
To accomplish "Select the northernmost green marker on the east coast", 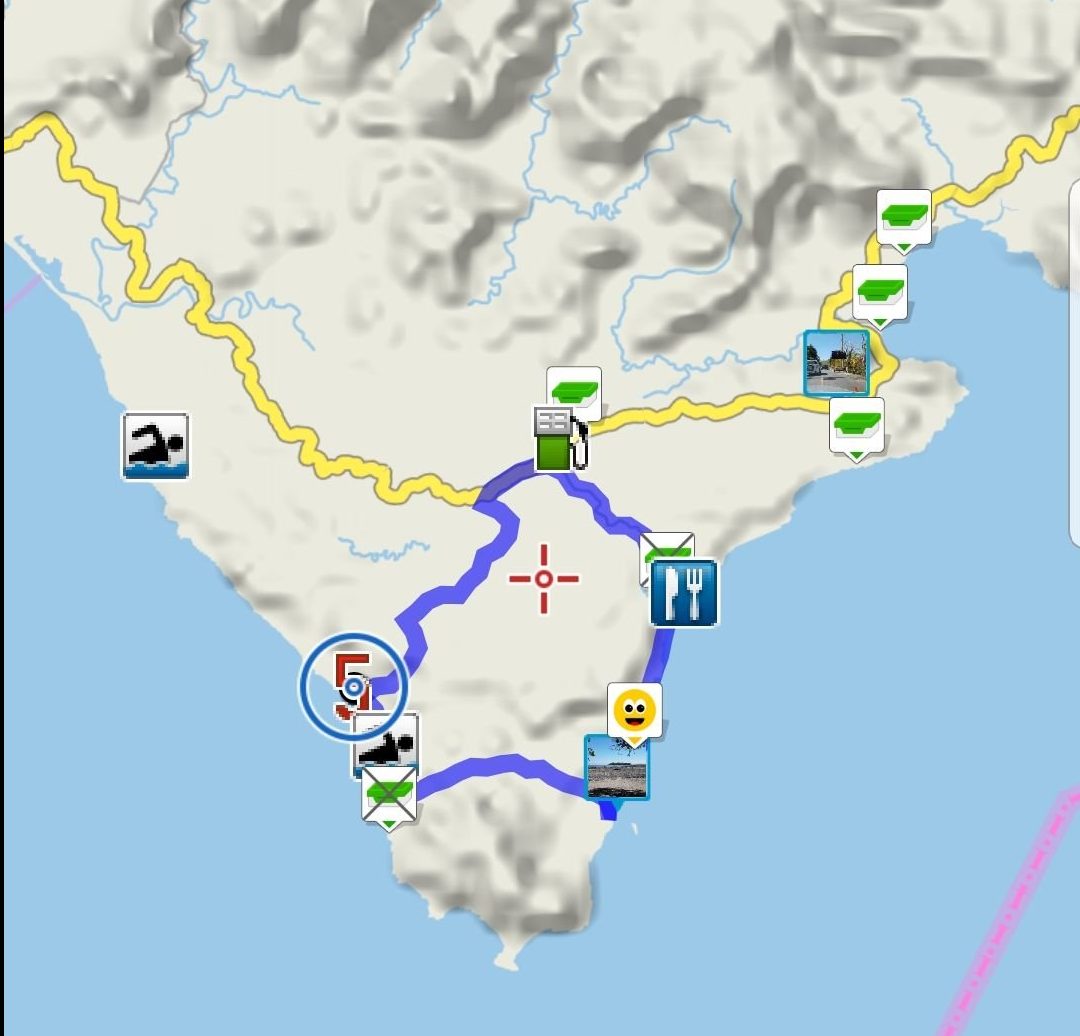I will coord(904,217).
